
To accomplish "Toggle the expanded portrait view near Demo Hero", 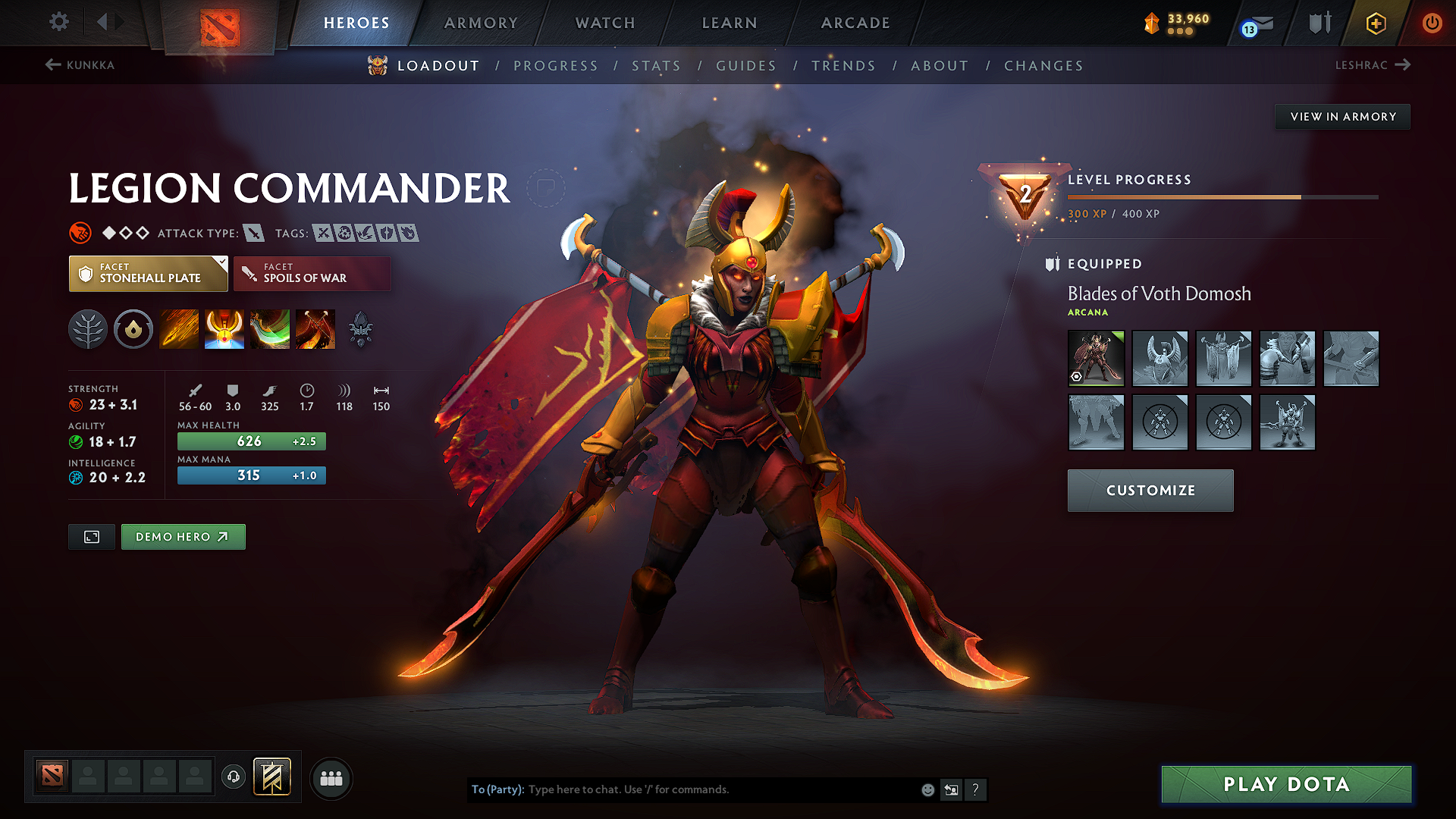I will [x=91, y=536].
